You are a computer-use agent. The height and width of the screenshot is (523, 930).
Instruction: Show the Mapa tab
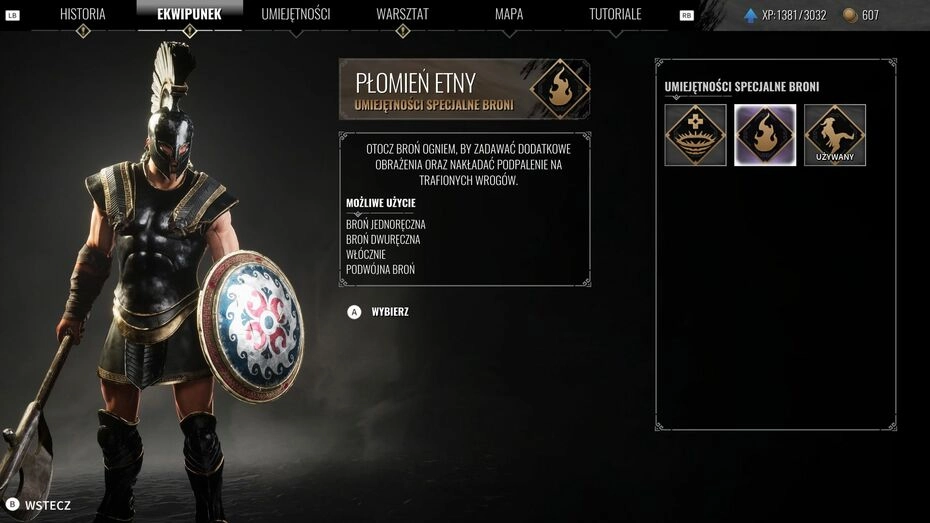pos(509,14)
